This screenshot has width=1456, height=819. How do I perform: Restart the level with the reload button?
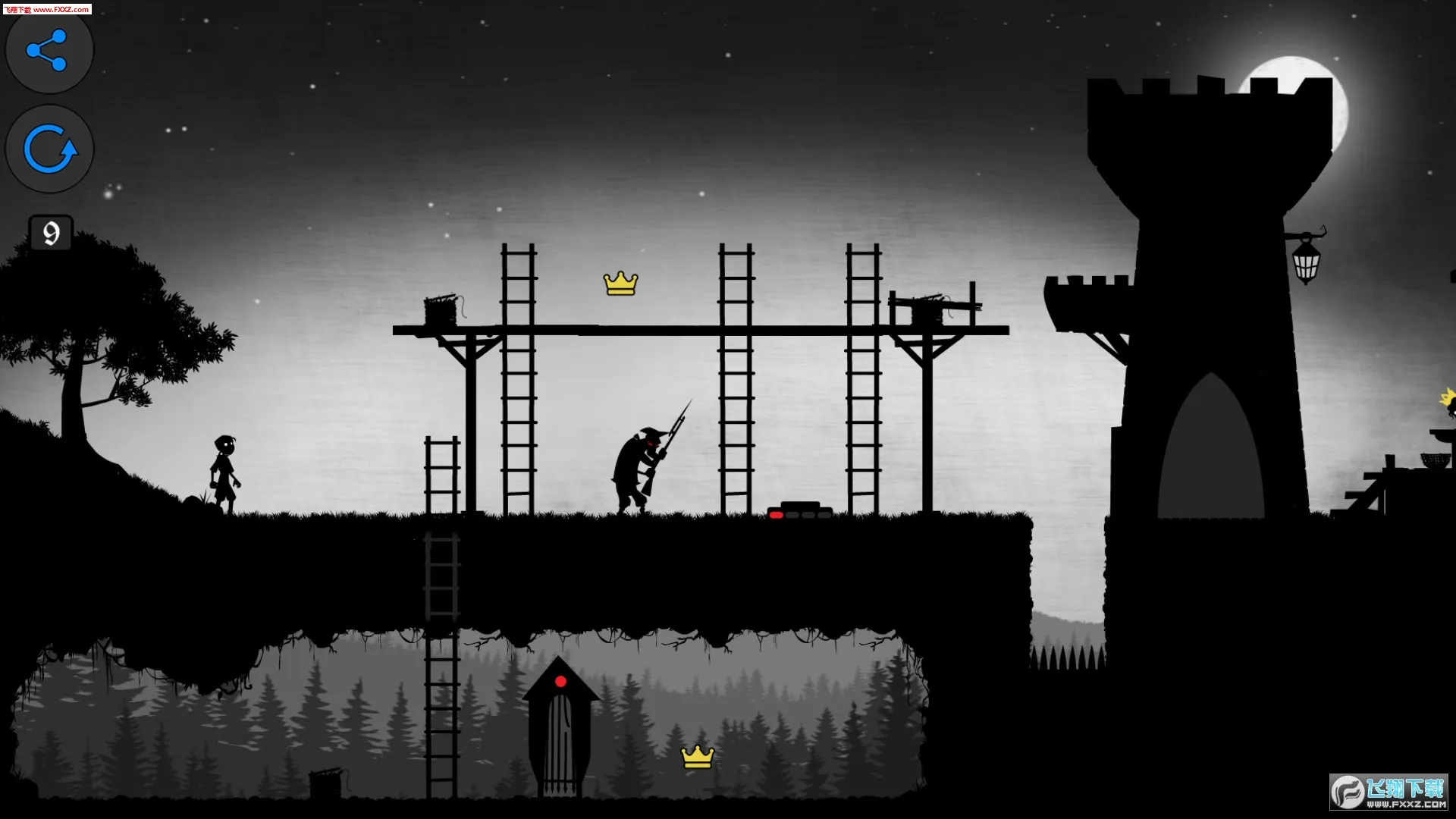click(49, 149)
